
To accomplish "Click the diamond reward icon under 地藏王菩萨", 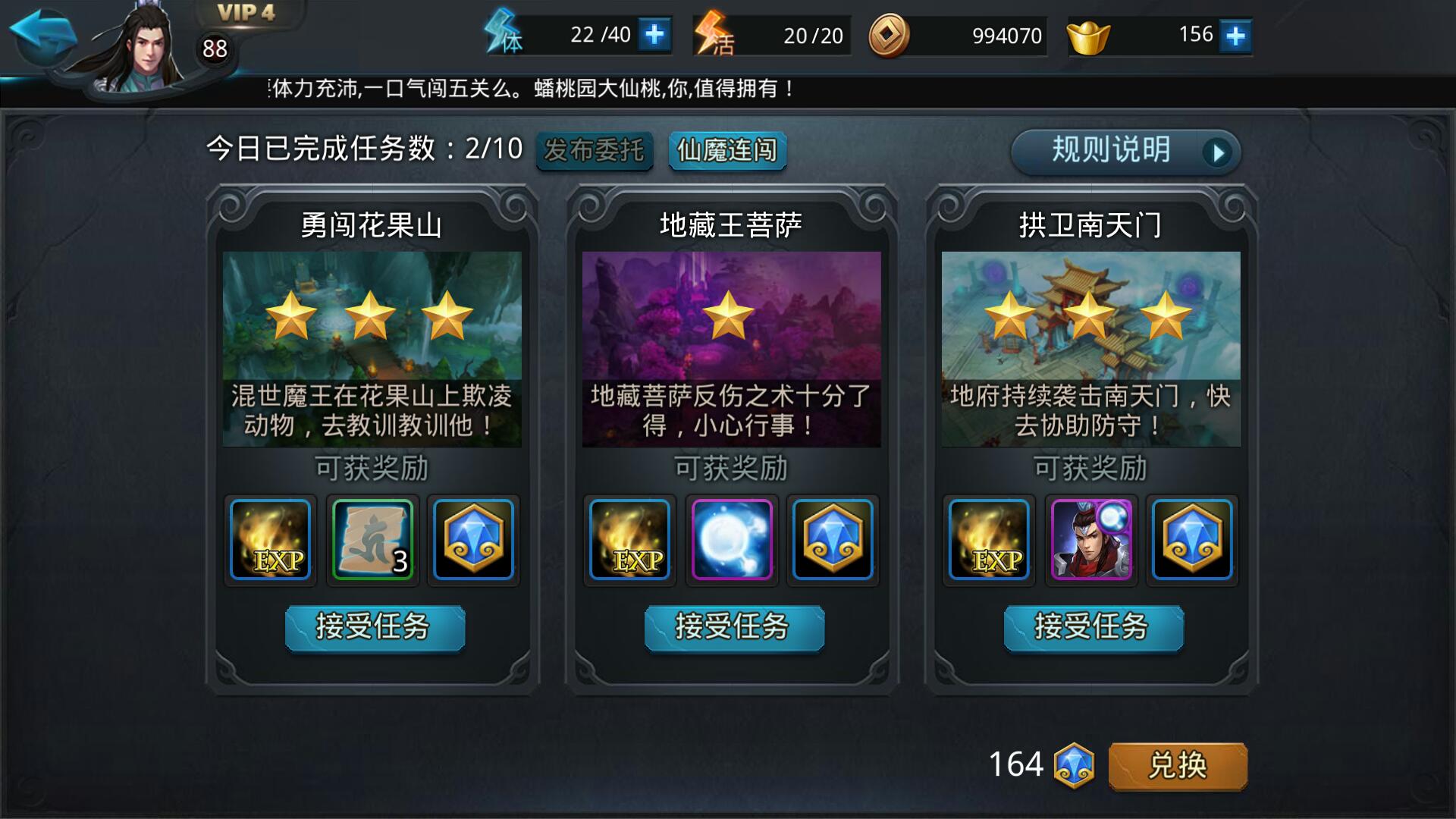I will pos(833,540).
